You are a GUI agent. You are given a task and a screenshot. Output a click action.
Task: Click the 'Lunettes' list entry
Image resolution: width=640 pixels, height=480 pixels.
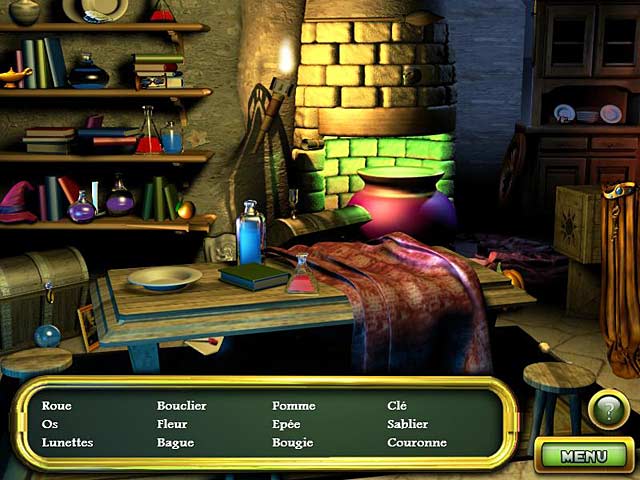[67, 442]
